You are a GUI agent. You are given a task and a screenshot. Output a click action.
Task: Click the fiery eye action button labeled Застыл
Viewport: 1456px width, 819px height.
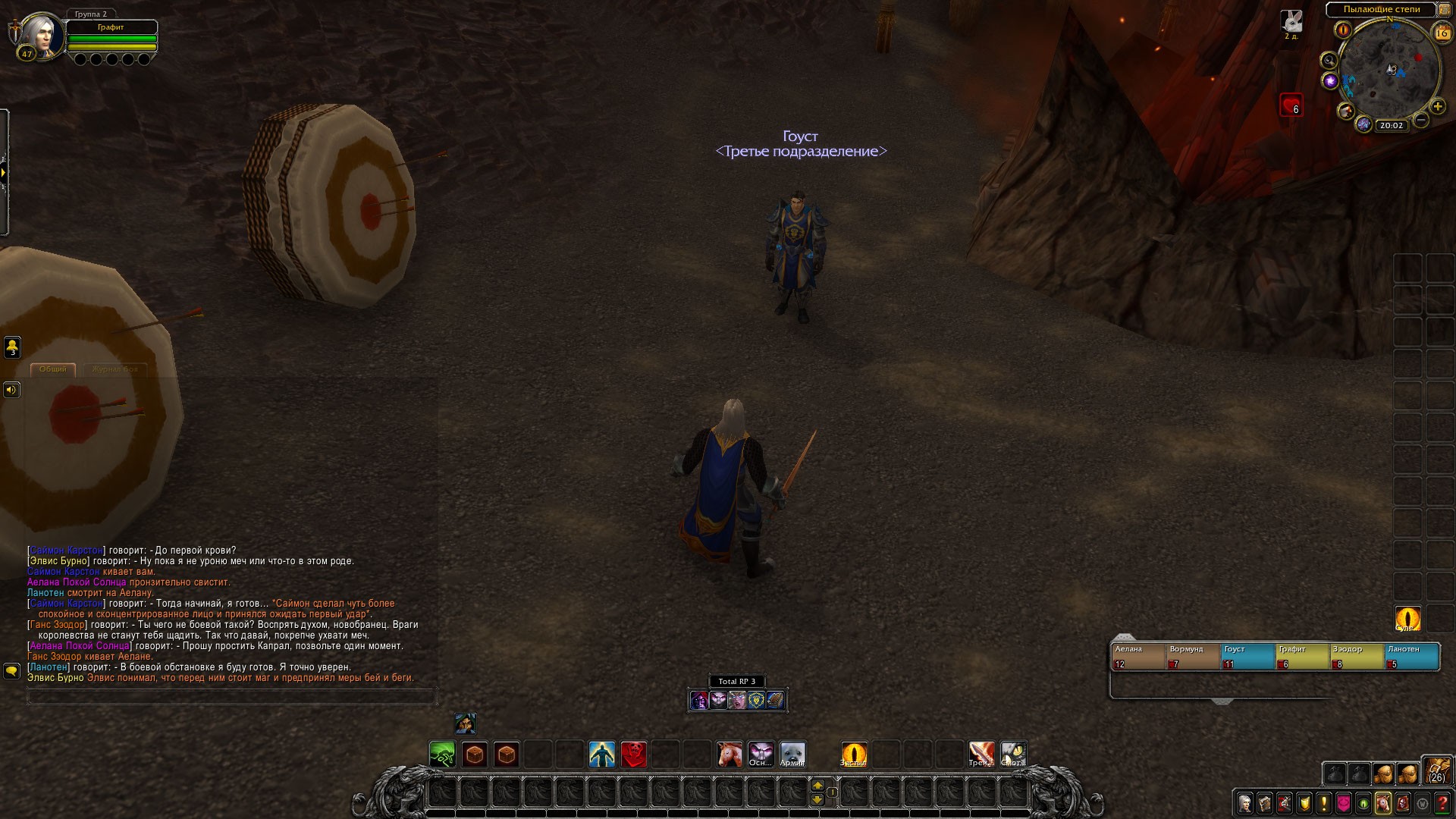coord(854,755)
